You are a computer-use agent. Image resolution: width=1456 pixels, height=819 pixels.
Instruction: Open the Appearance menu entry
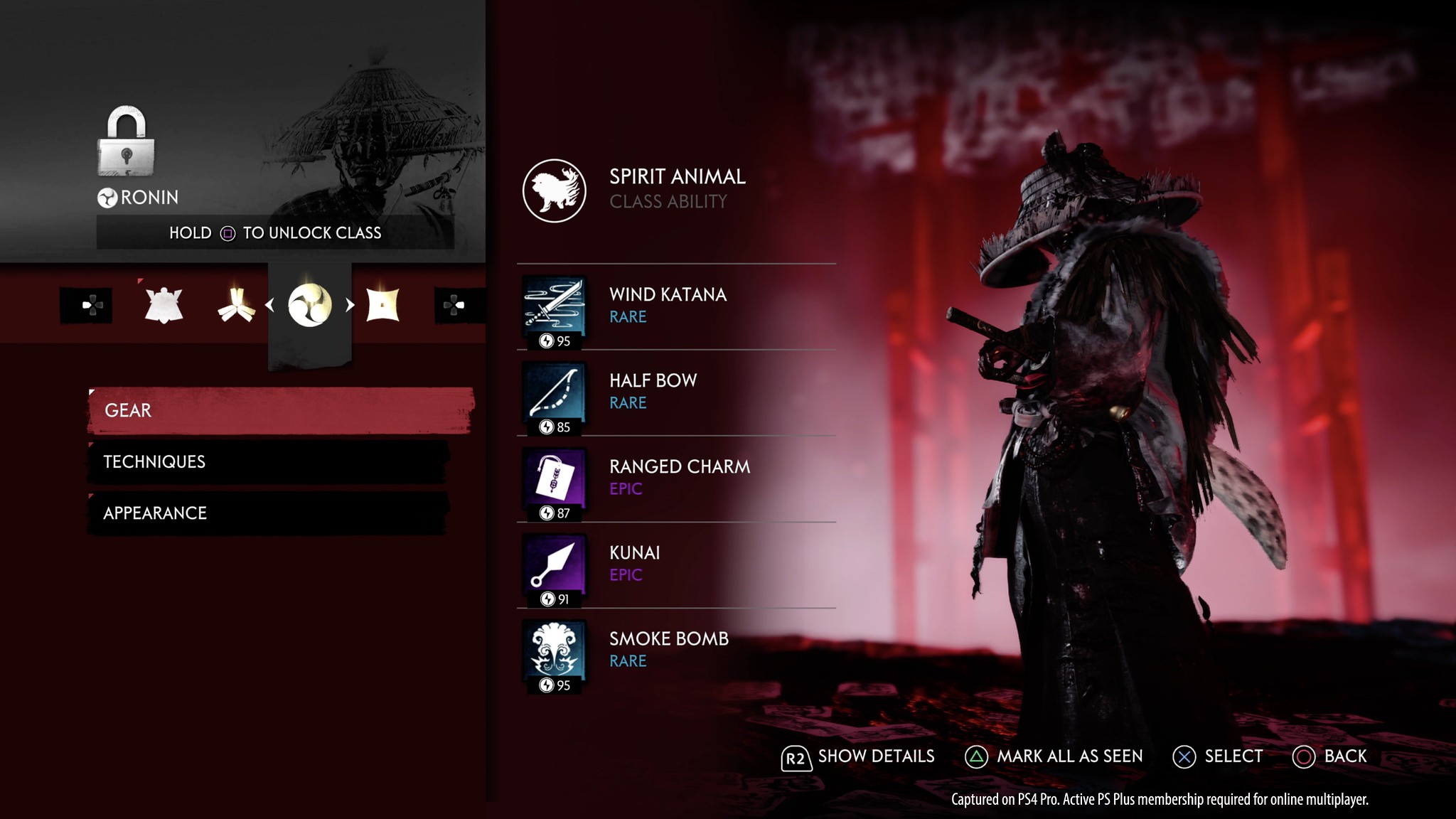pos(269,513)
